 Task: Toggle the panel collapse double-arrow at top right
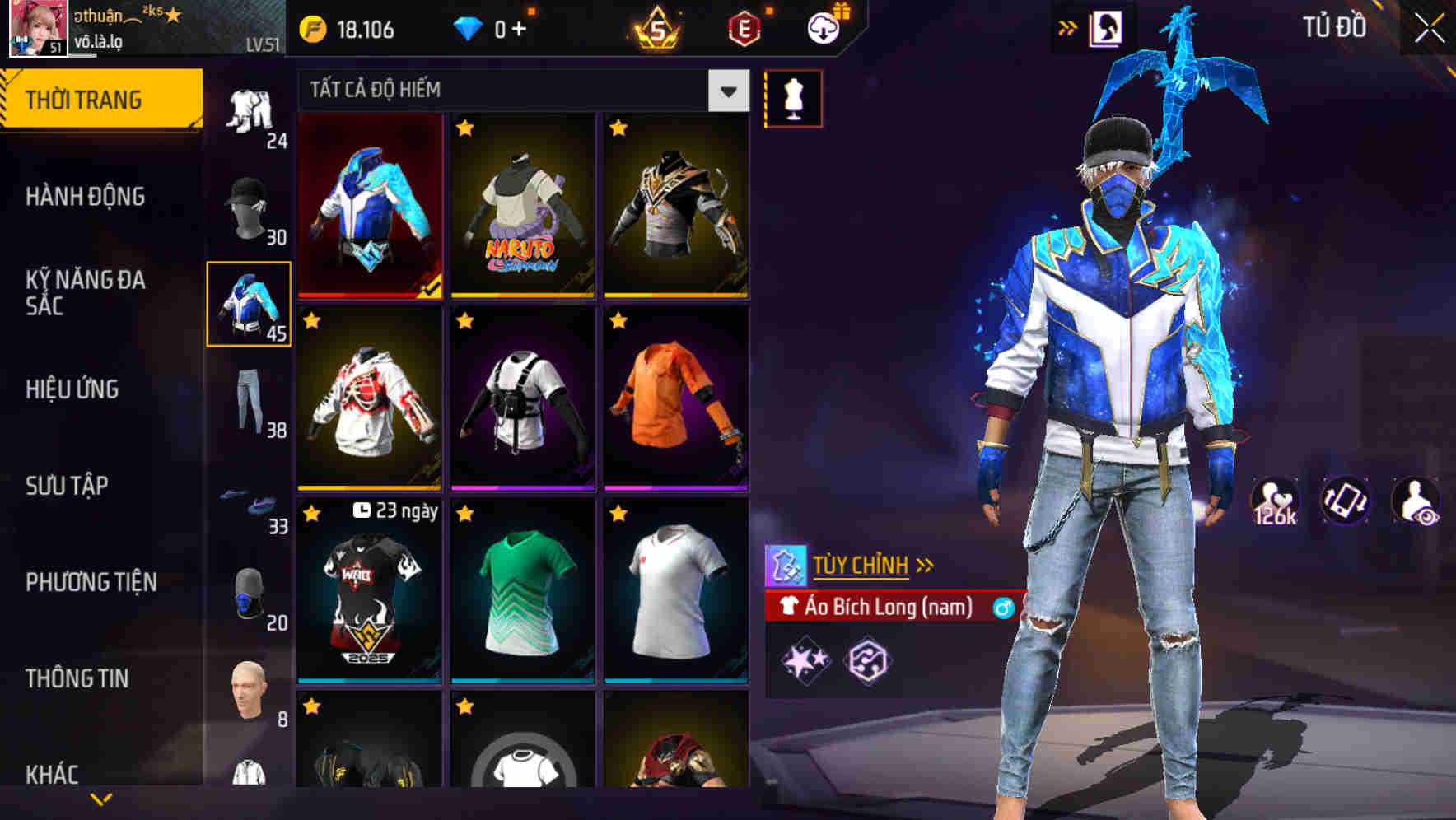pos(1068,26)
